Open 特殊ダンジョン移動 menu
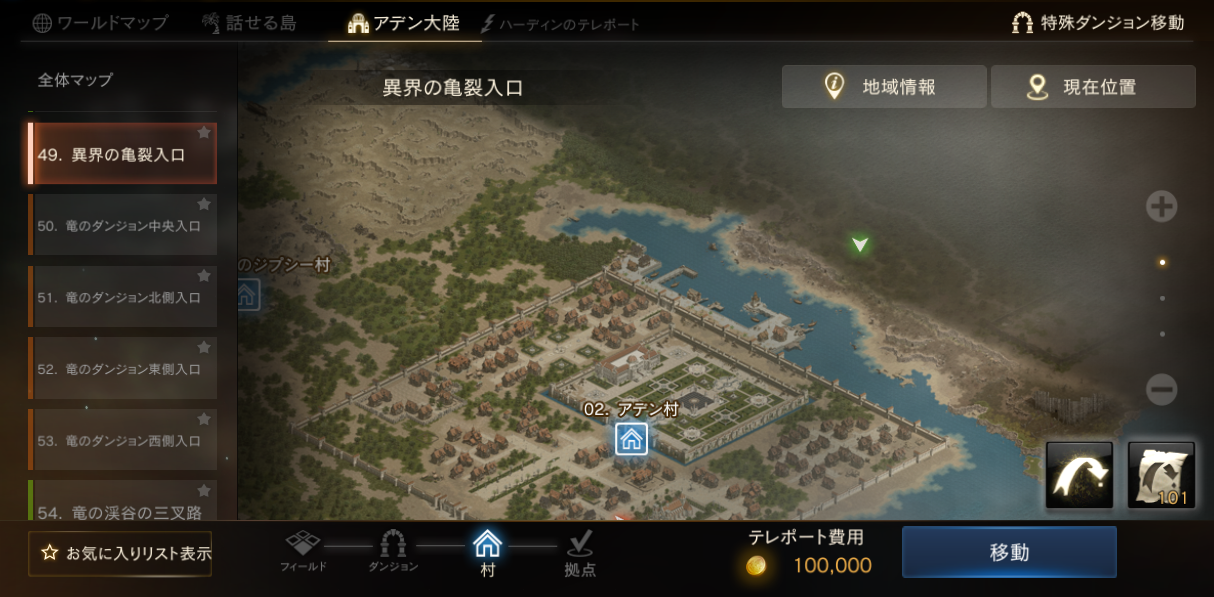The image size is (1214, 597). coord(1098,23)
